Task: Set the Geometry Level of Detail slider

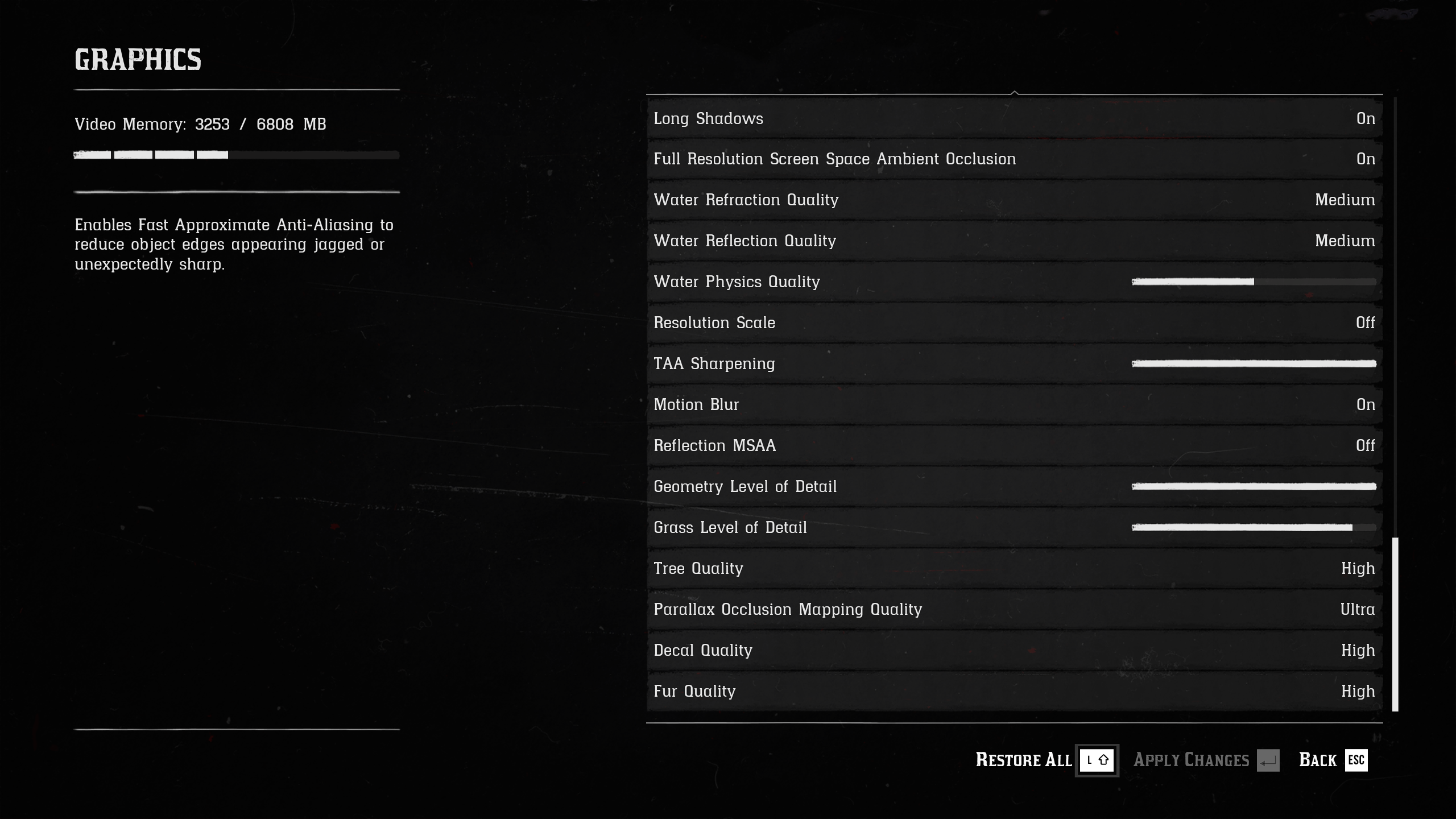Action: point(1254,487)
